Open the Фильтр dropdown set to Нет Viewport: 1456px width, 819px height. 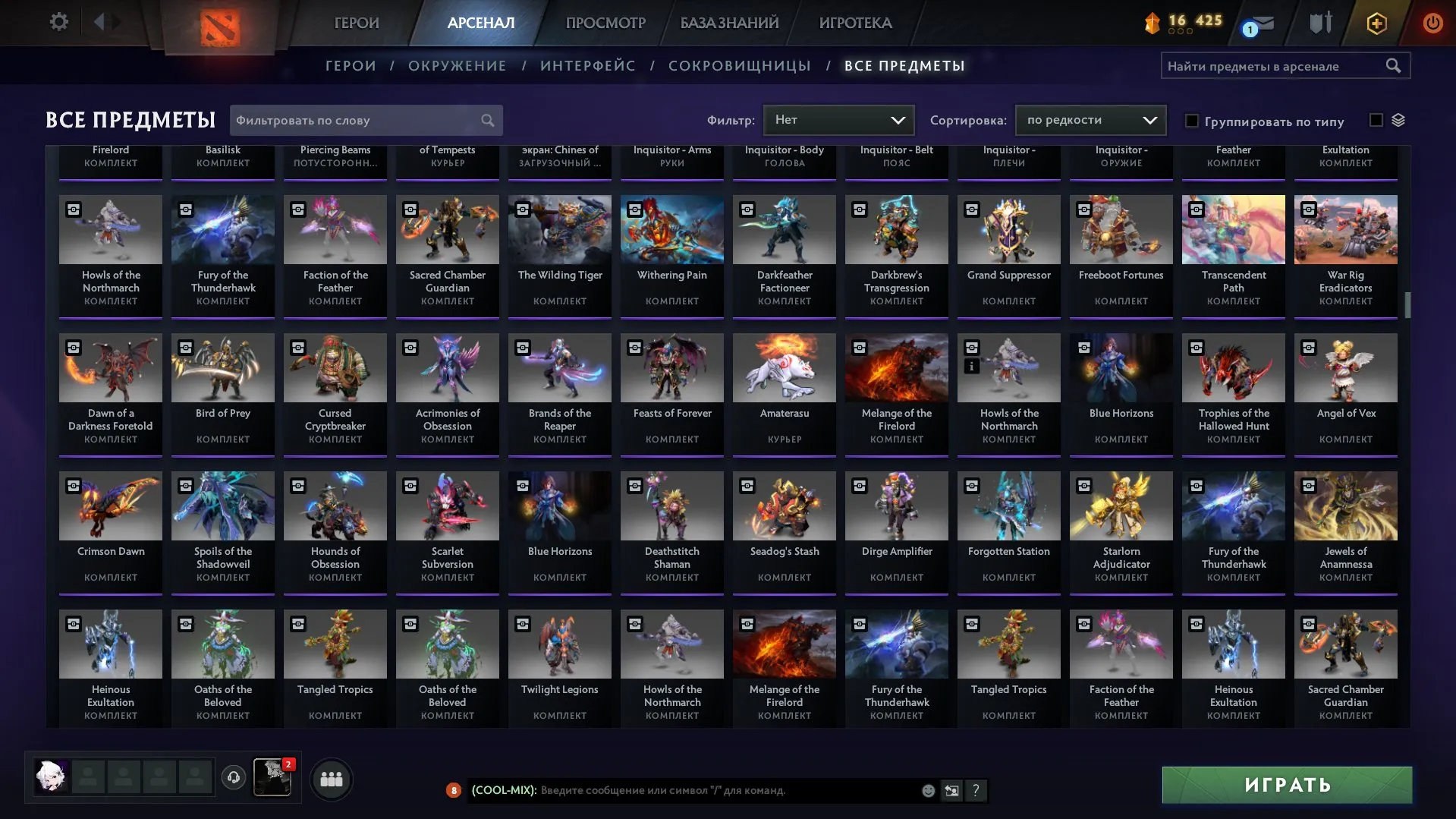[838, 120]
